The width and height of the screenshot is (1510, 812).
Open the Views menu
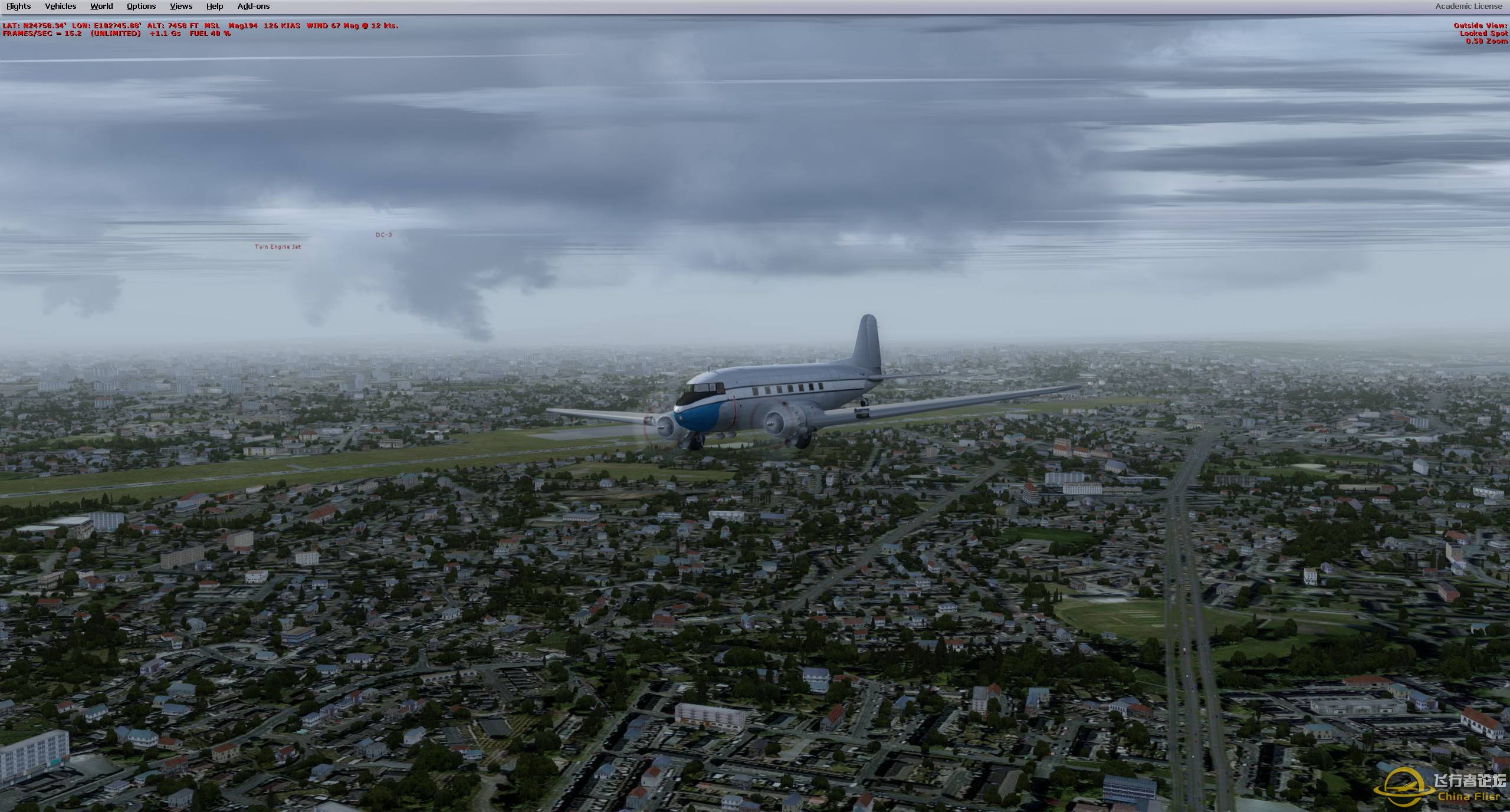(180, 6)
